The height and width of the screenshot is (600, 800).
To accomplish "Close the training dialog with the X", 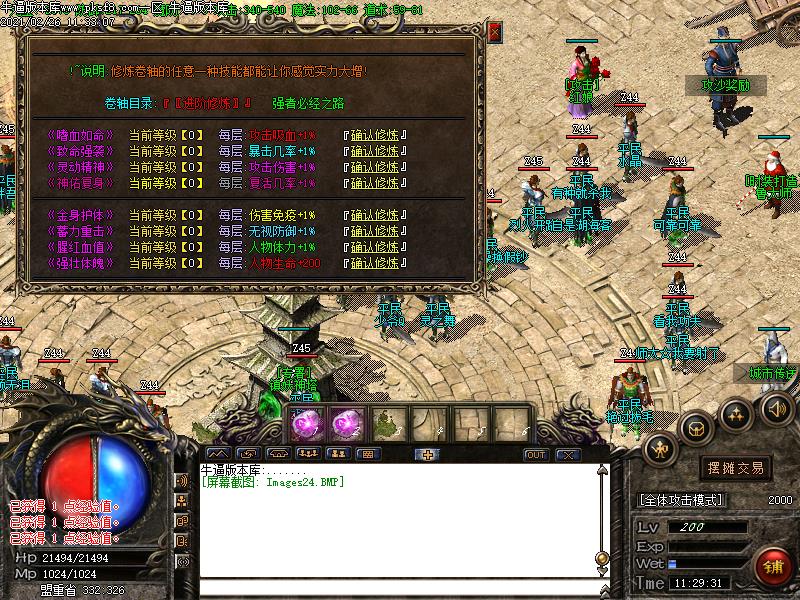I will (494, 32).
